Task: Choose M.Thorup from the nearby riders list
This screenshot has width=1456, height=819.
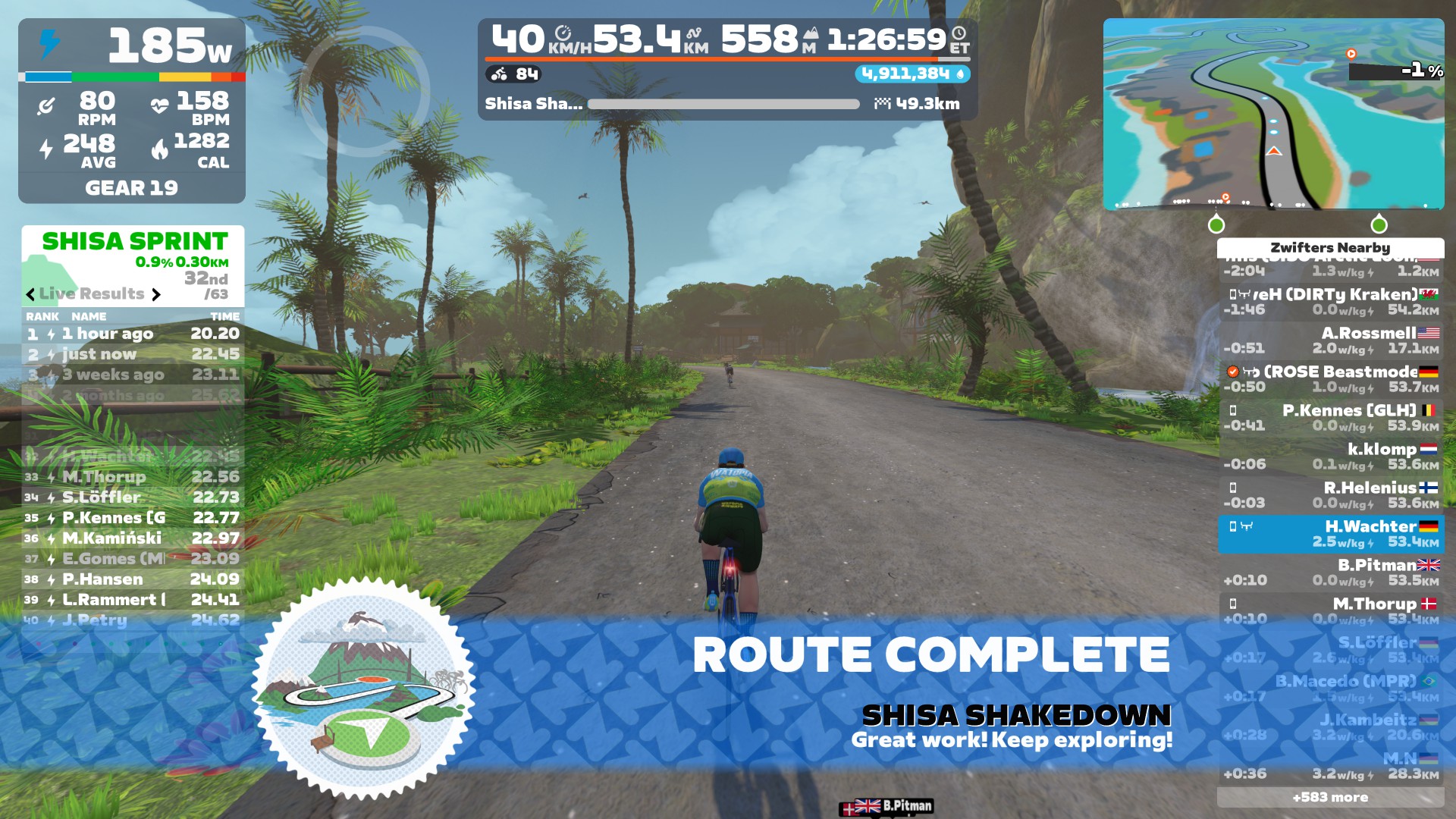Action: [1330, 611]
